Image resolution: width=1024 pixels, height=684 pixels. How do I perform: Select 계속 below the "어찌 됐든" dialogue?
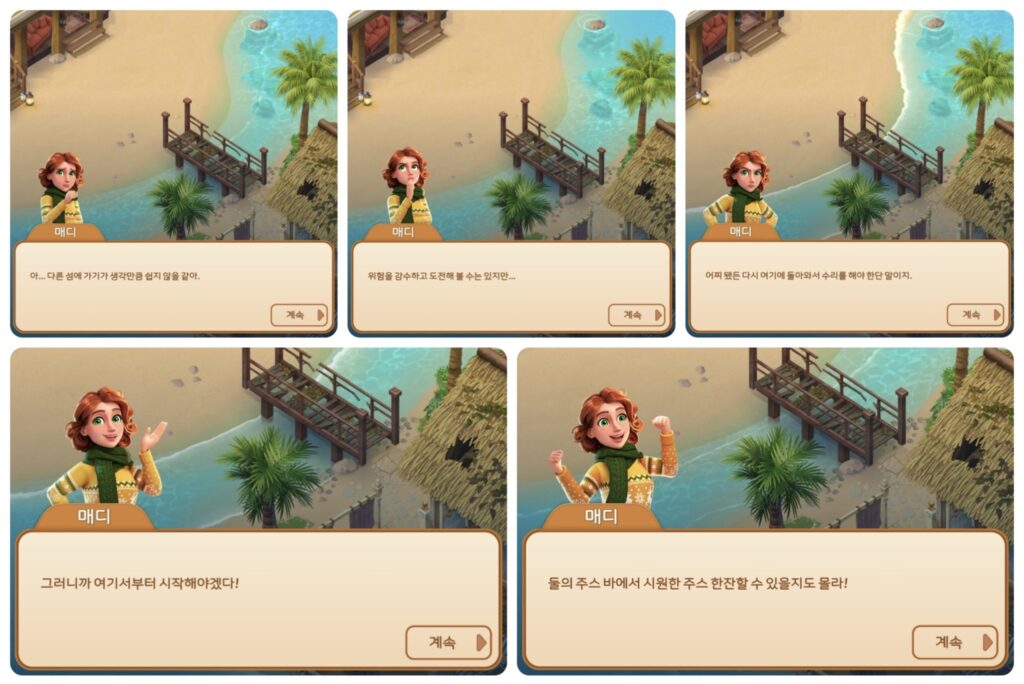coord(974,314)
